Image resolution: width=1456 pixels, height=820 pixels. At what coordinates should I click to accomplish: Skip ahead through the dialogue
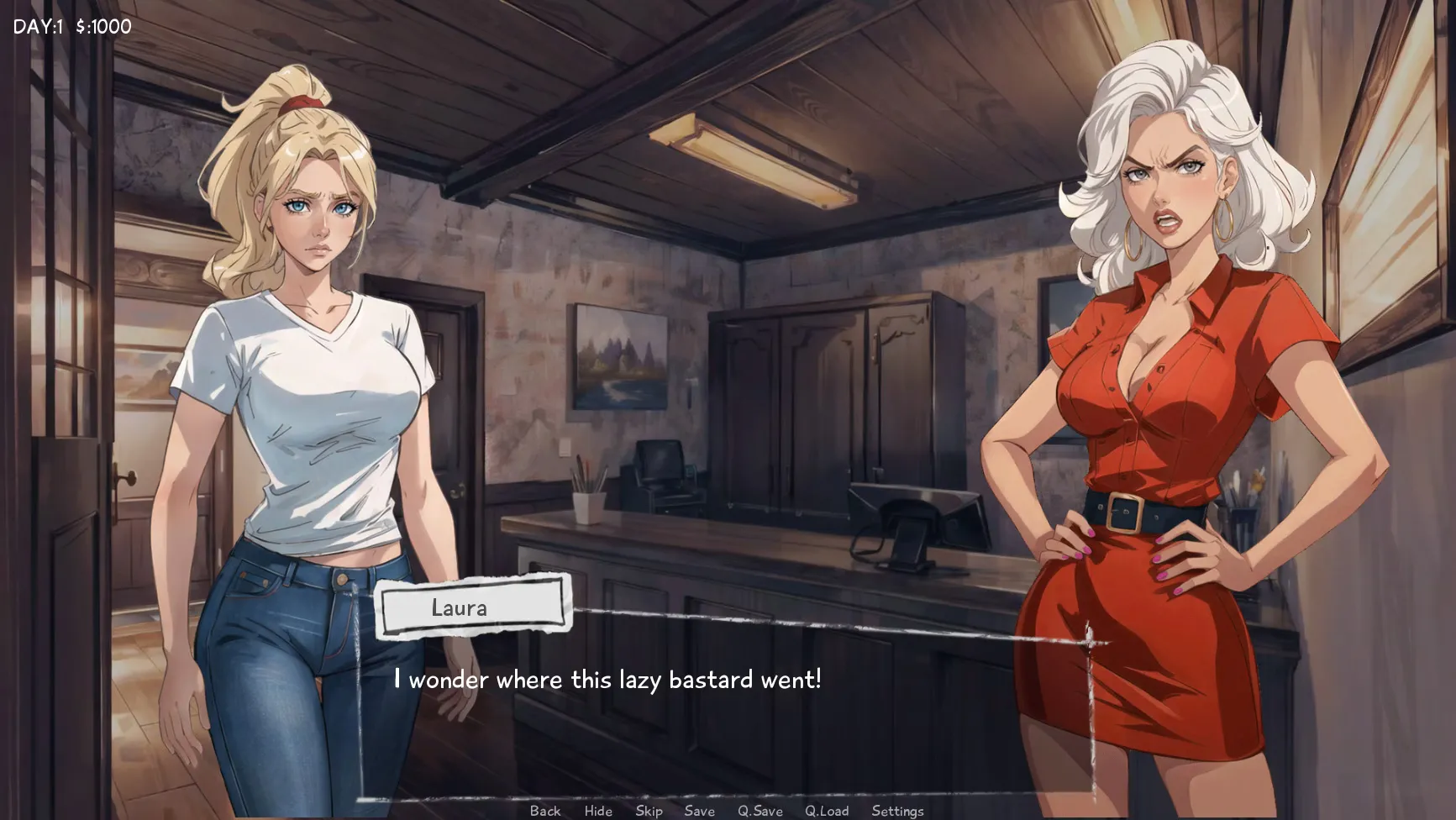tap(649, 811)
